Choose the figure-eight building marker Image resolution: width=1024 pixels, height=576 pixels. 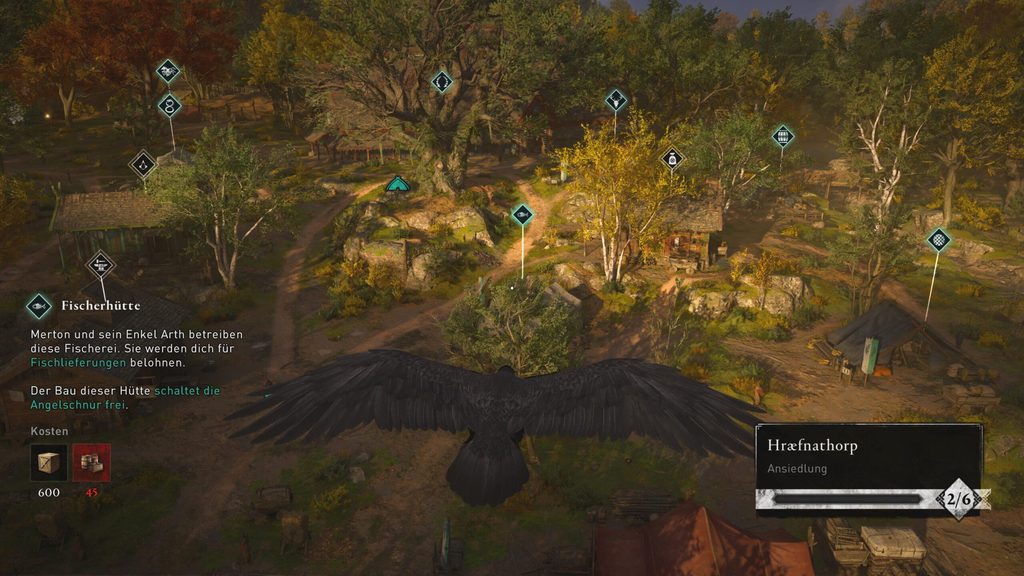[170, 105]
